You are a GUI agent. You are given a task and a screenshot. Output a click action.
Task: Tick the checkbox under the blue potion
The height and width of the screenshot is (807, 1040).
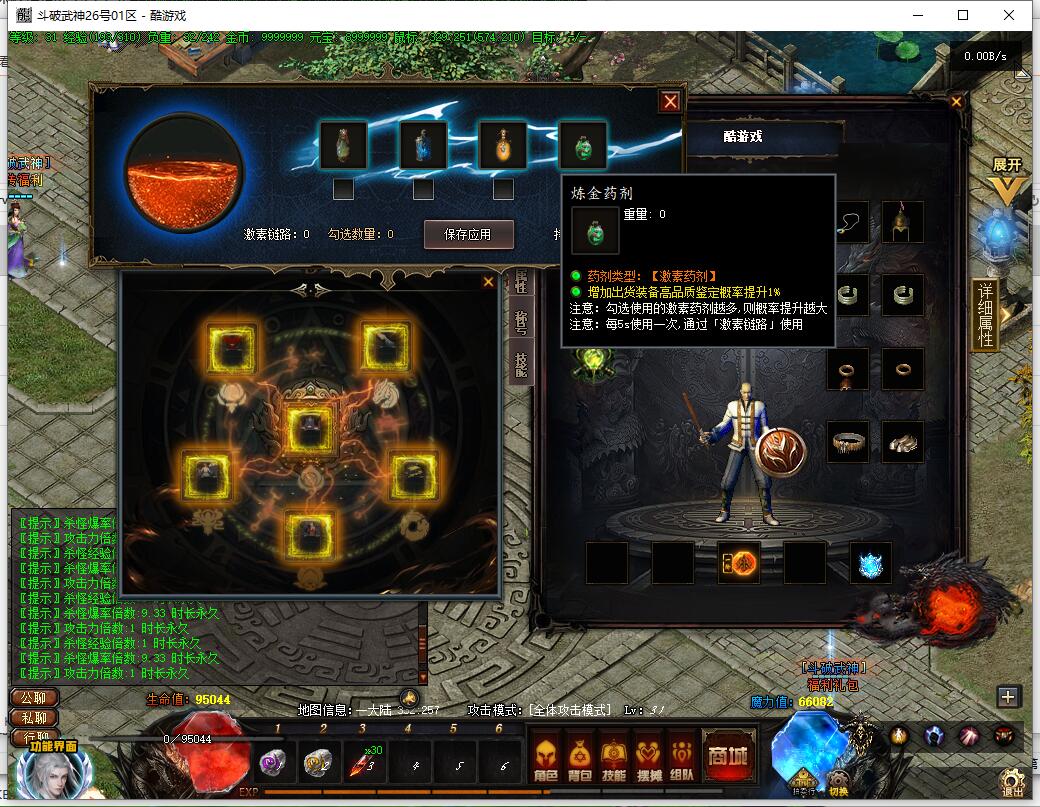click(423, 189)
